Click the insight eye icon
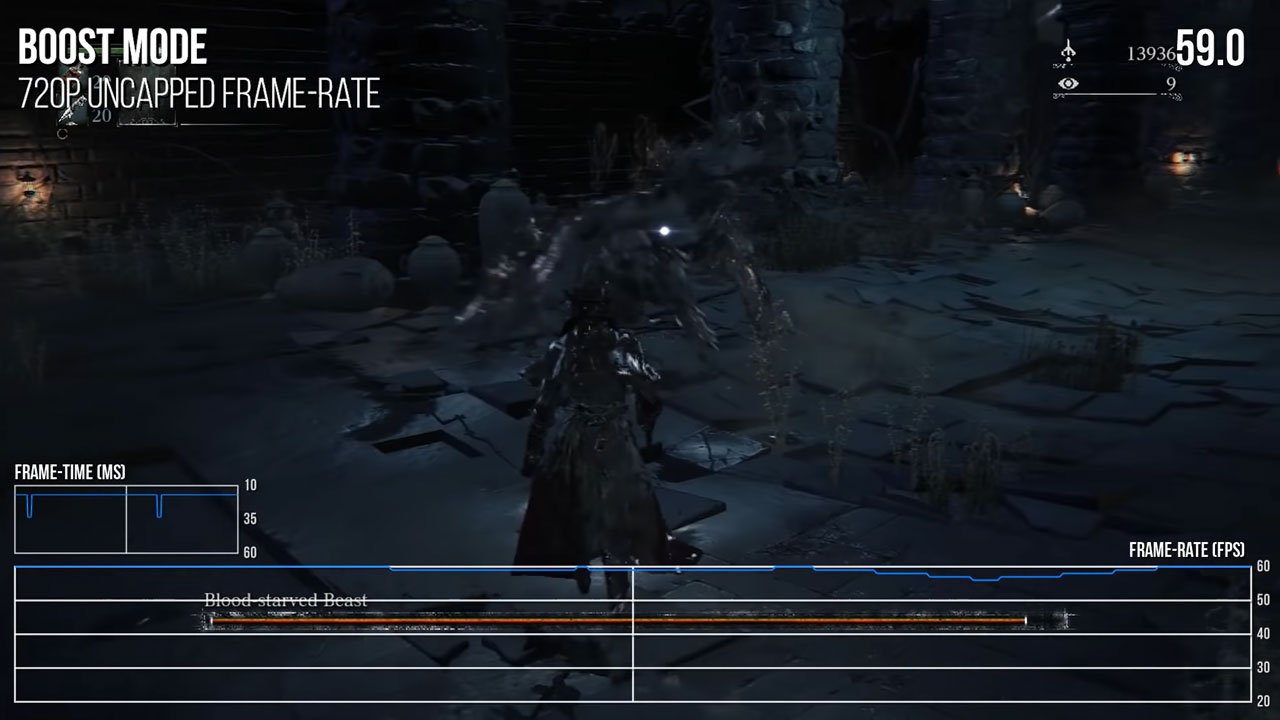The image size is (1280, 720). point(1069,86)
